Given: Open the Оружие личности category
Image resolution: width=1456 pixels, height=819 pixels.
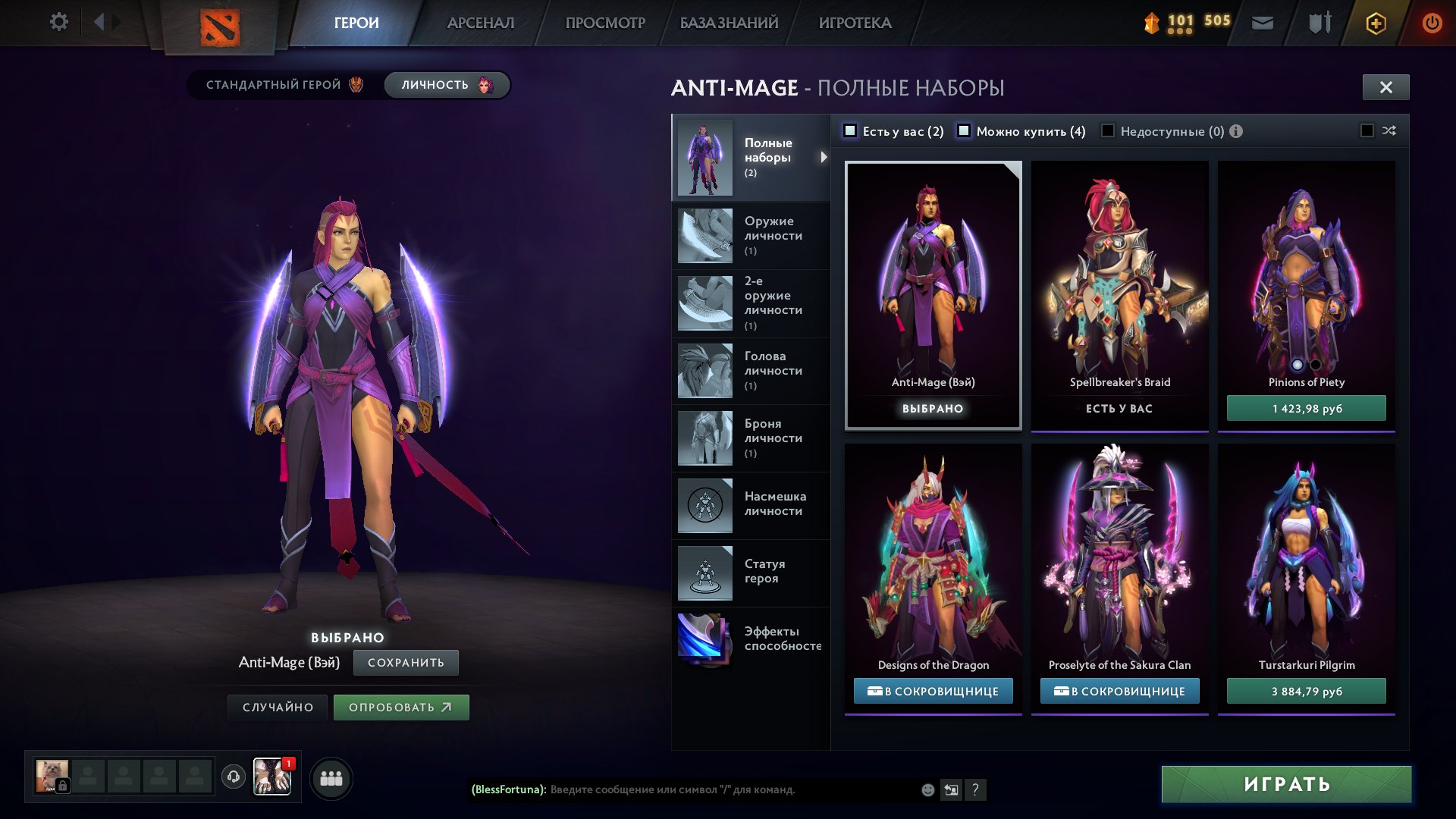Looking at the screenshot, I should point(751,235).
